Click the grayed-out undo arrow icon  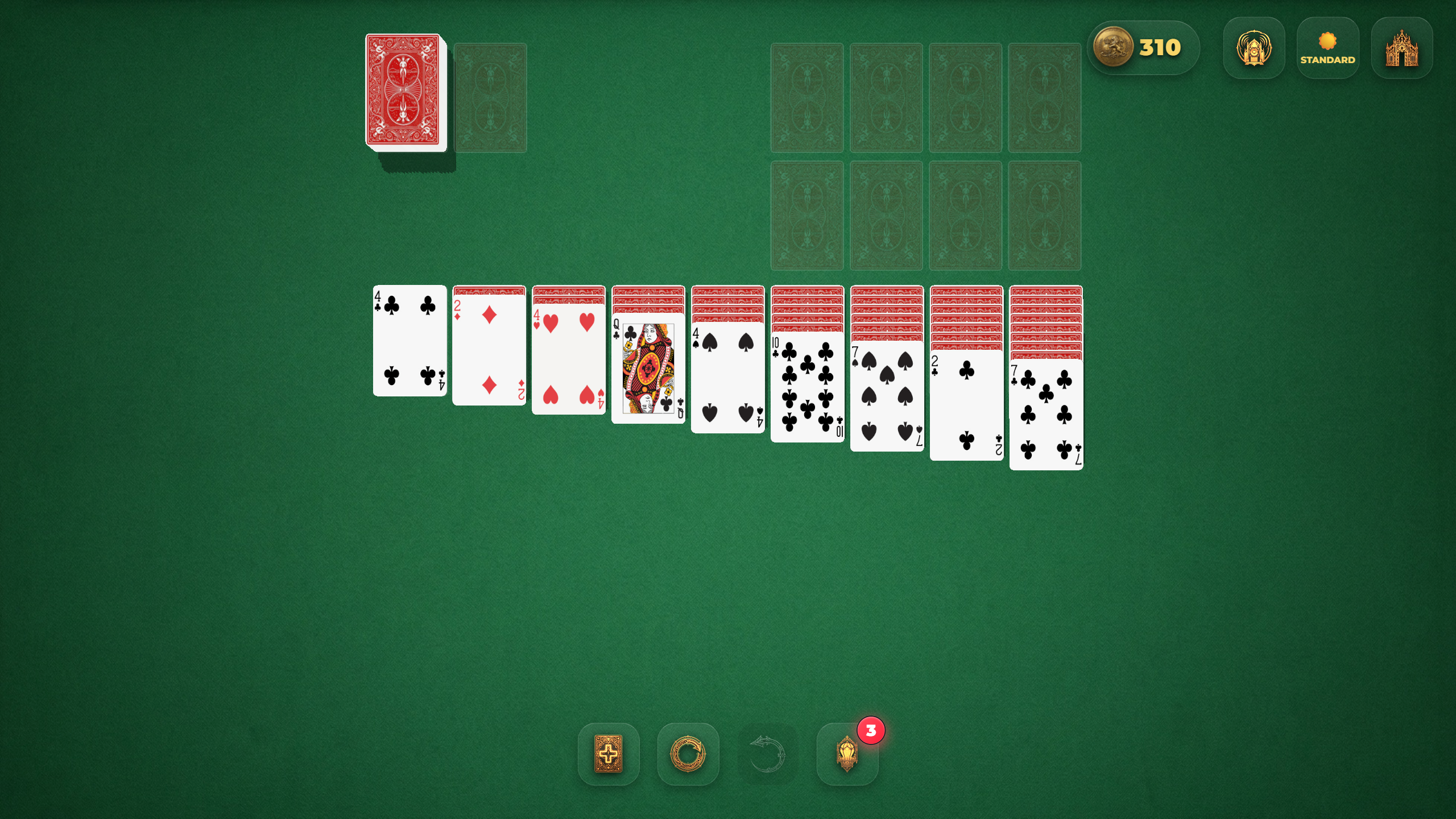click(768, 755)
